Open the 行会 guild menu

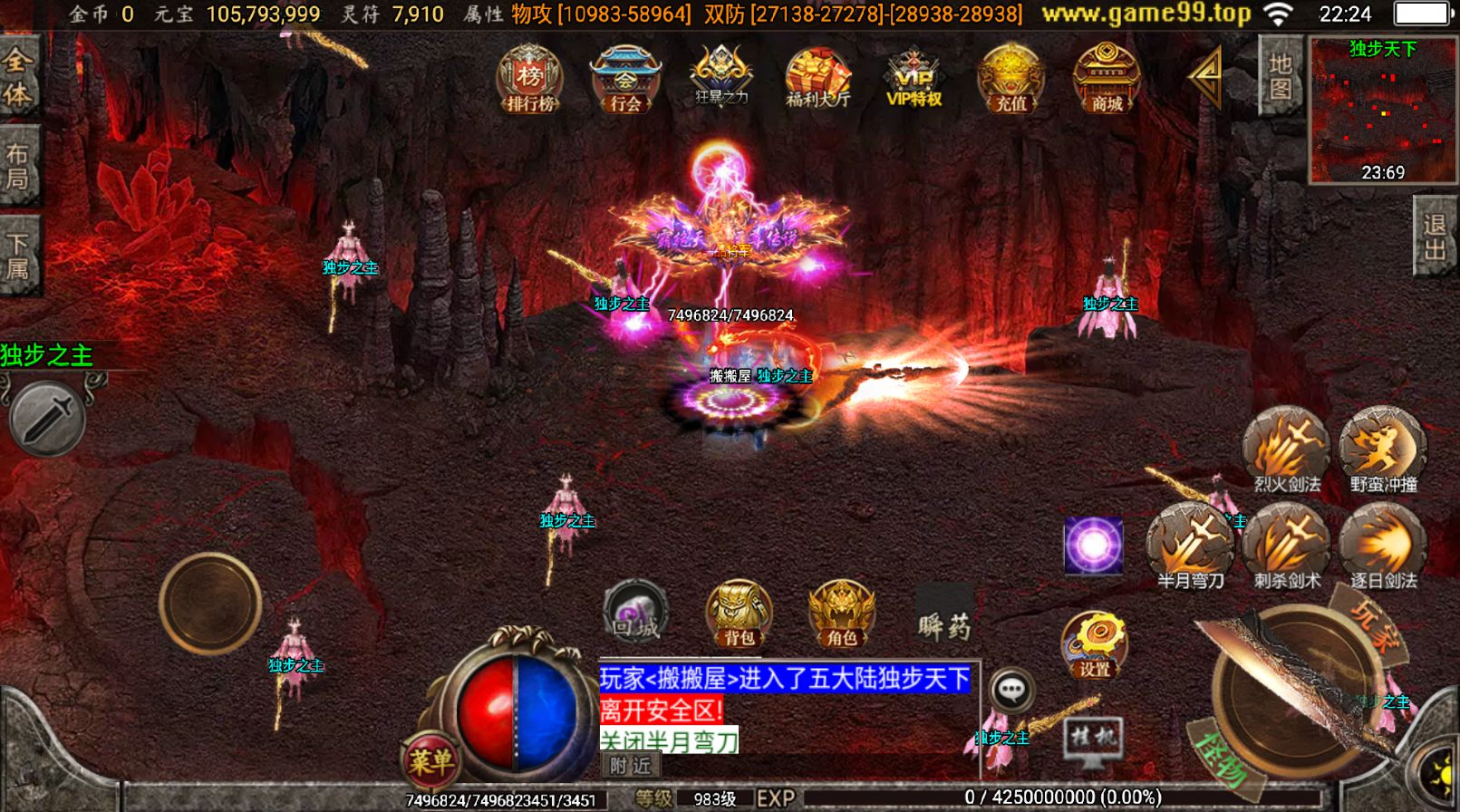(x=625, y=79)
